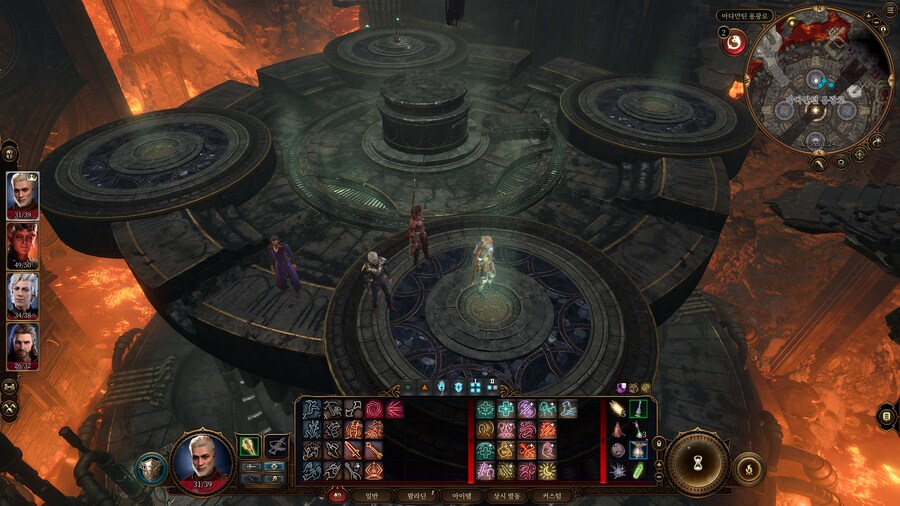The height and width of the screenshot is (506, 900).
Task: Use the red swirl ability in hotbar
Action: click(x=373, y=409)
